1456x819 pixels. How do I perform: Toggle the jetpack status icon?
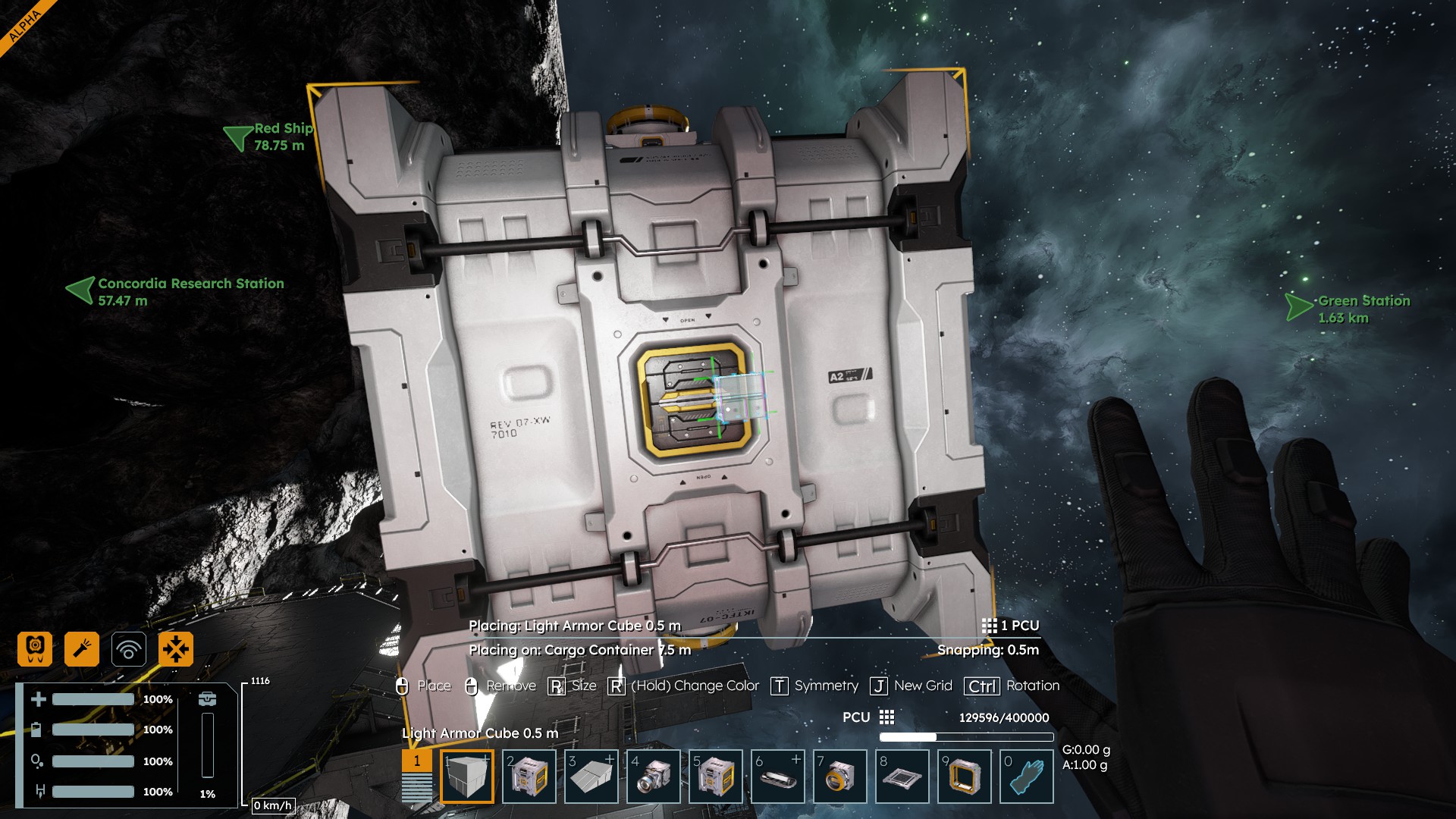35,649
